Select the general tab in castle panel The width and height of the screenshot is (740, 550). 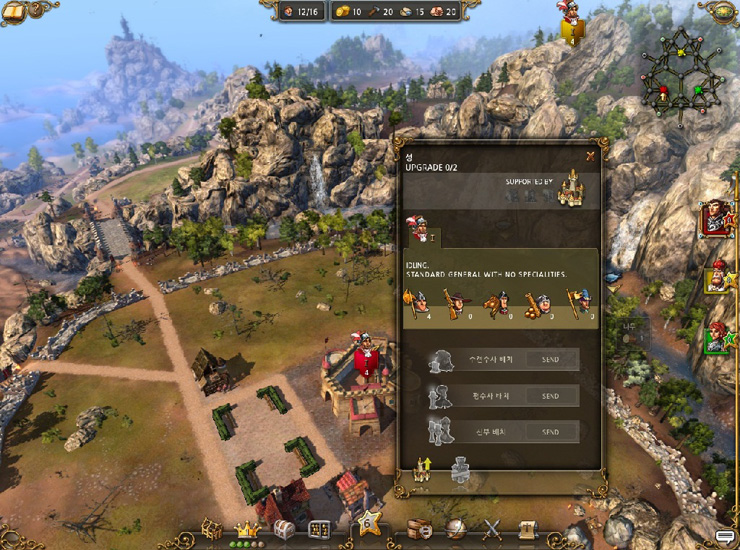pyautogui.click(x=423, y=231)
